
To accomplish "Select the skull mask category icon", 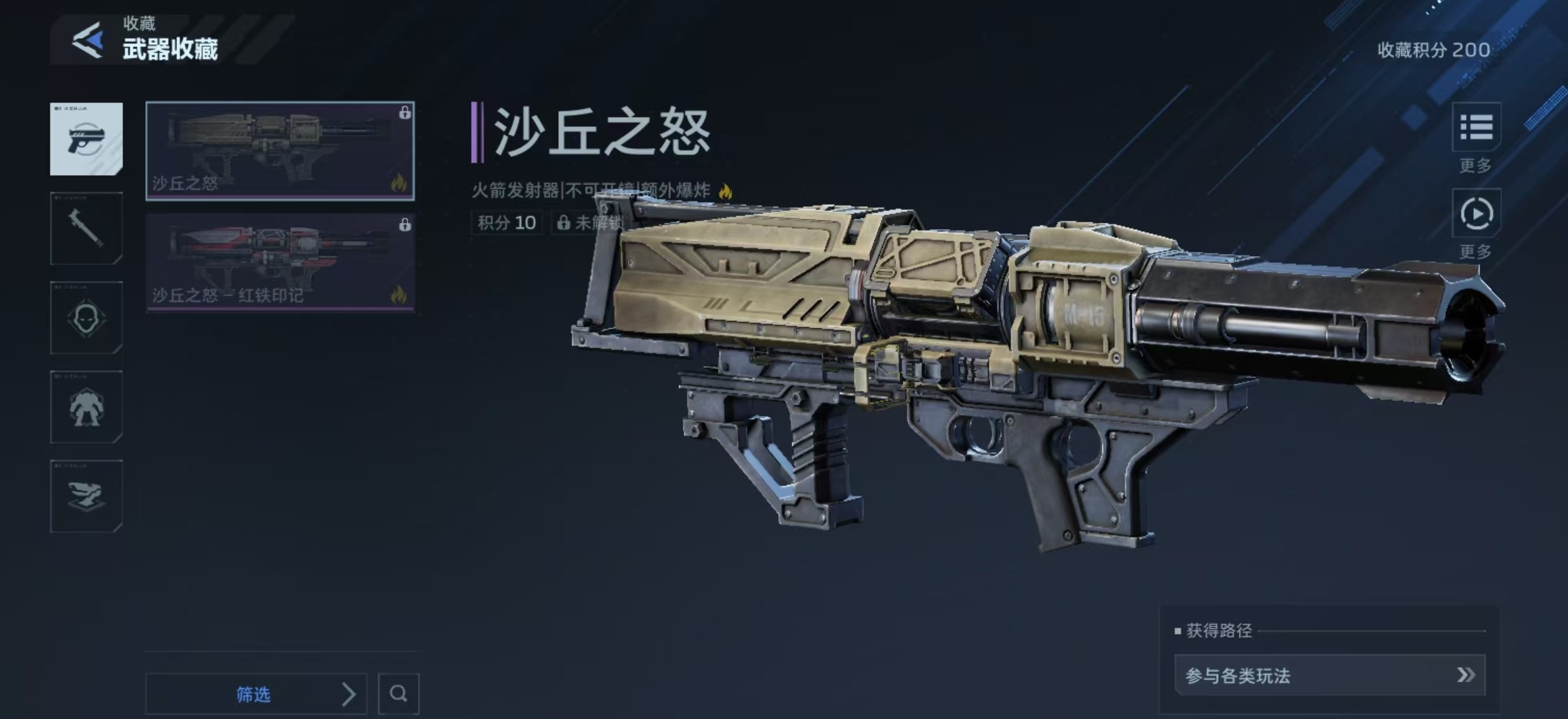I will coord(86,318).
